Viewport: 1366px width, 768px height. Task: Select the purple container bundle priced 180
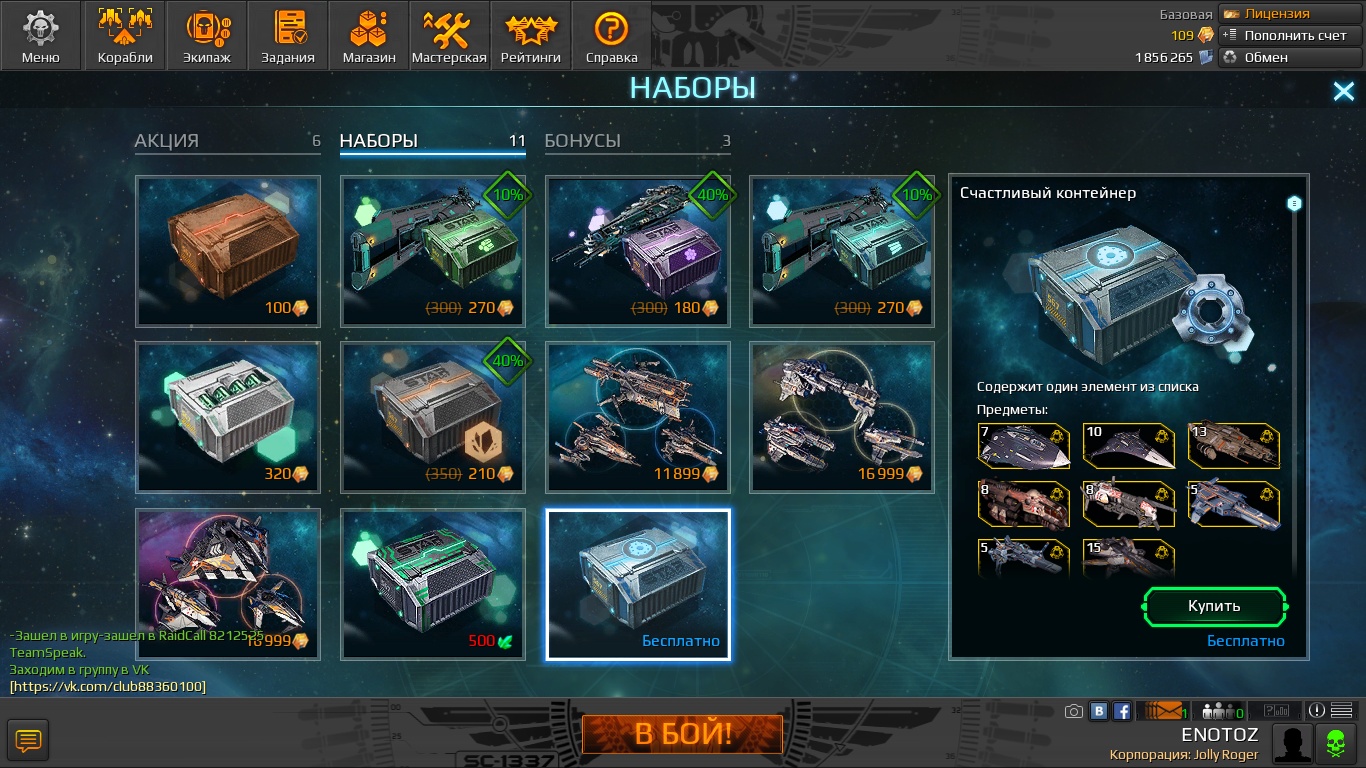(x=638, y=251)
